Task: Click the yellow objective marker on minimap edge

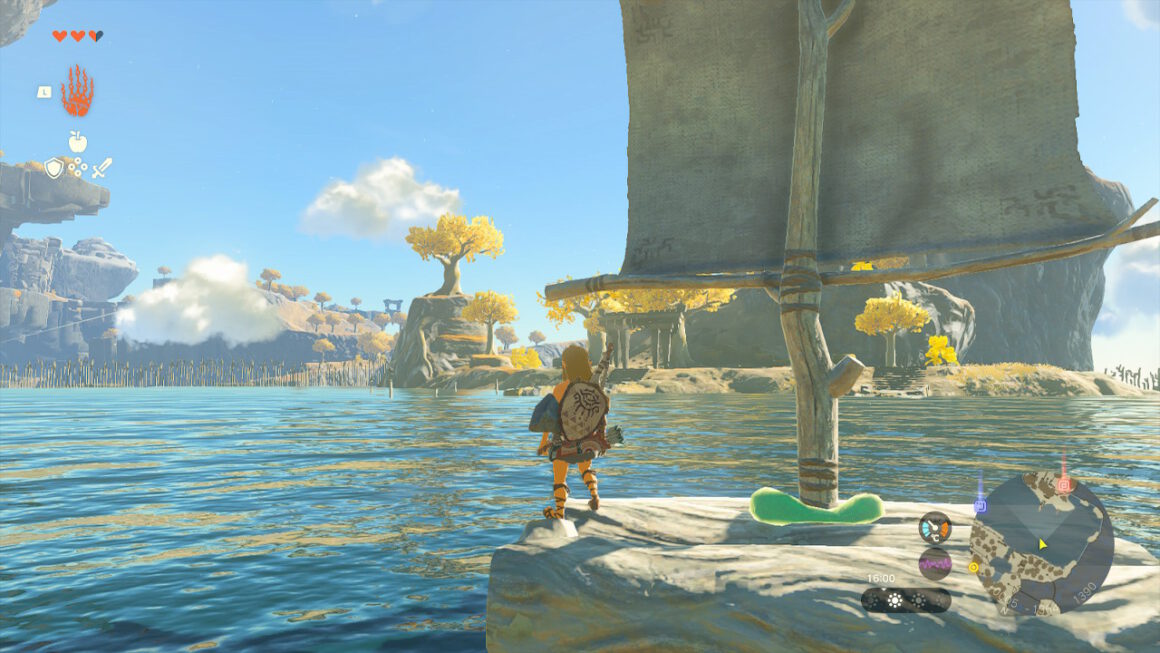Action: (x=973, y=567)
